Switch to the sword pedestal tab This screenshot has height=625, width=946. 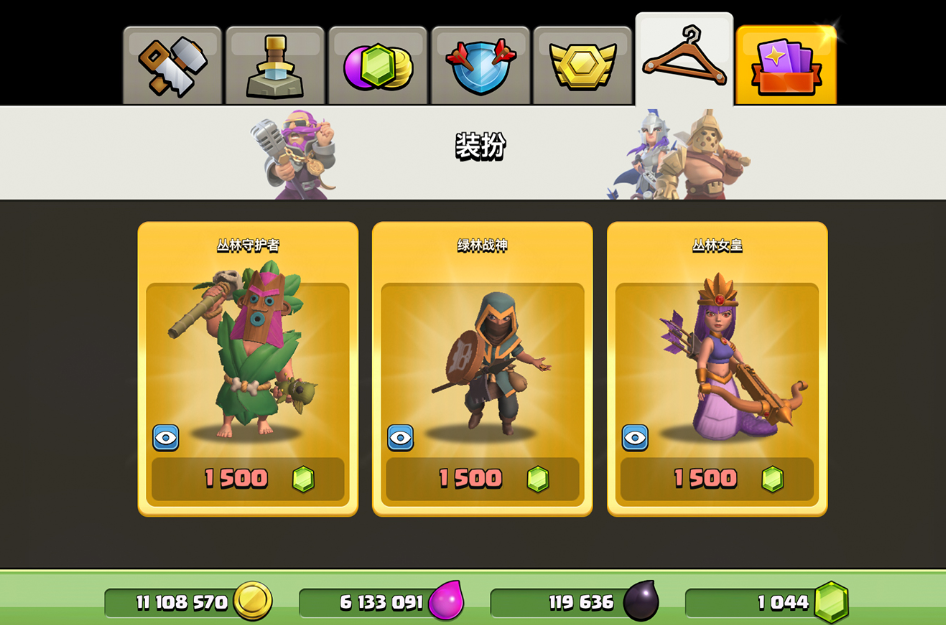tap(275, 66)
